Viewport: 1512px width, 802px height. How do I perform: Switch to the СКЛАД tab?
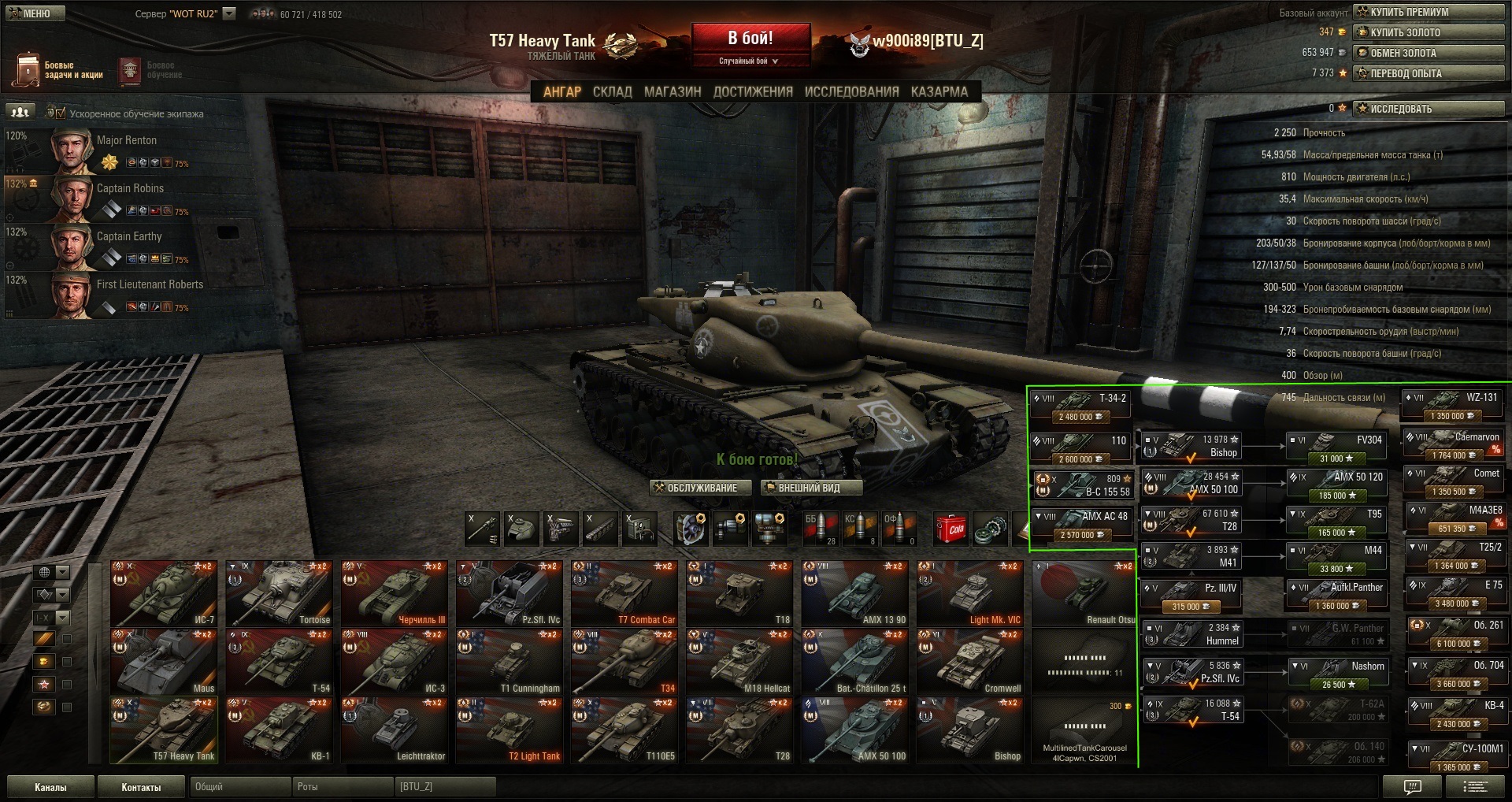612,92
